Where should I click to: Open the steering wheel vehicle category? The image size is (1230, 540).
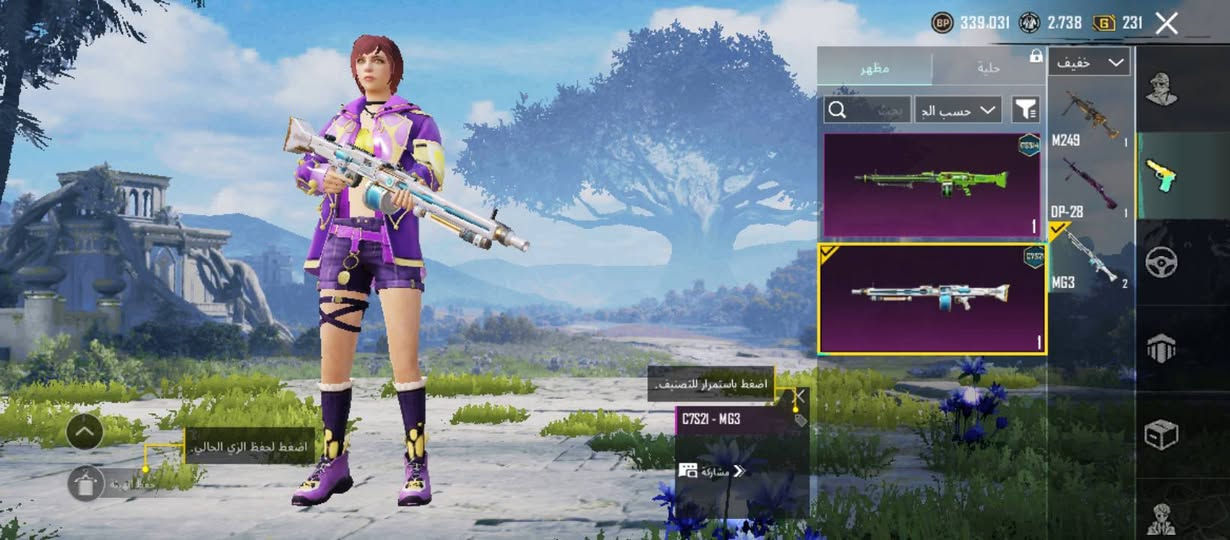tap(1161, 262)
